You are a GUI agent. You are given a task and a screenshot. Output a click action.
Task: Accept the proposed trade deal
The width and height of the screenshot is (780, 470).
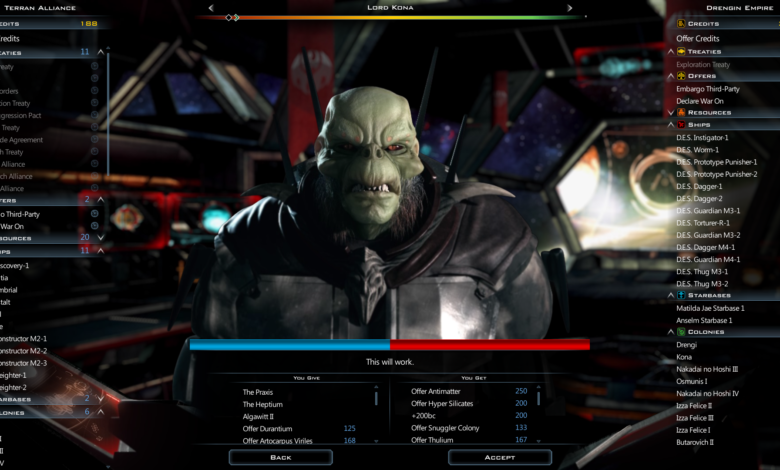coord(499,457)
